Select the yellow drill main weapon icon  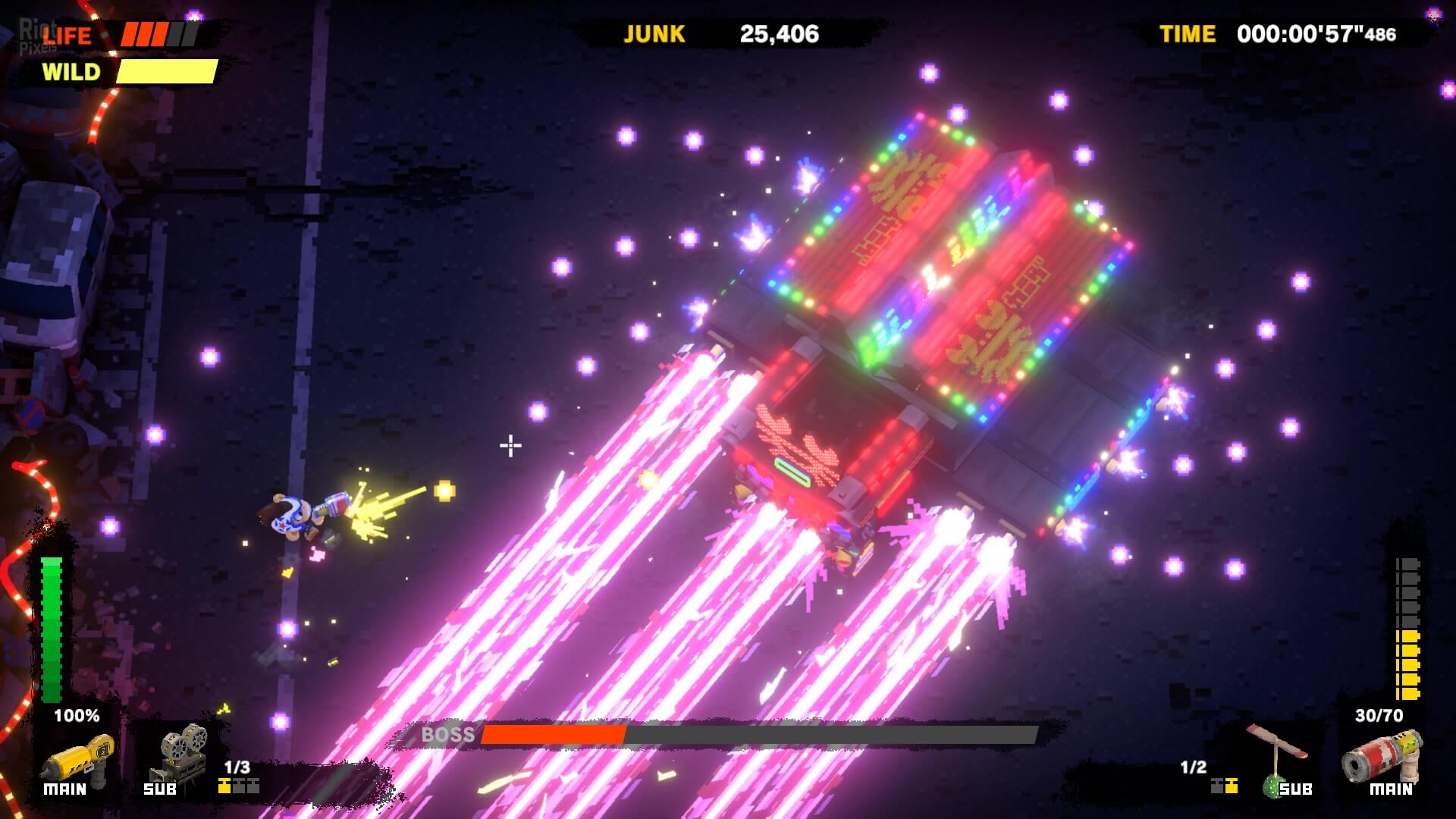tap(76, 755)
